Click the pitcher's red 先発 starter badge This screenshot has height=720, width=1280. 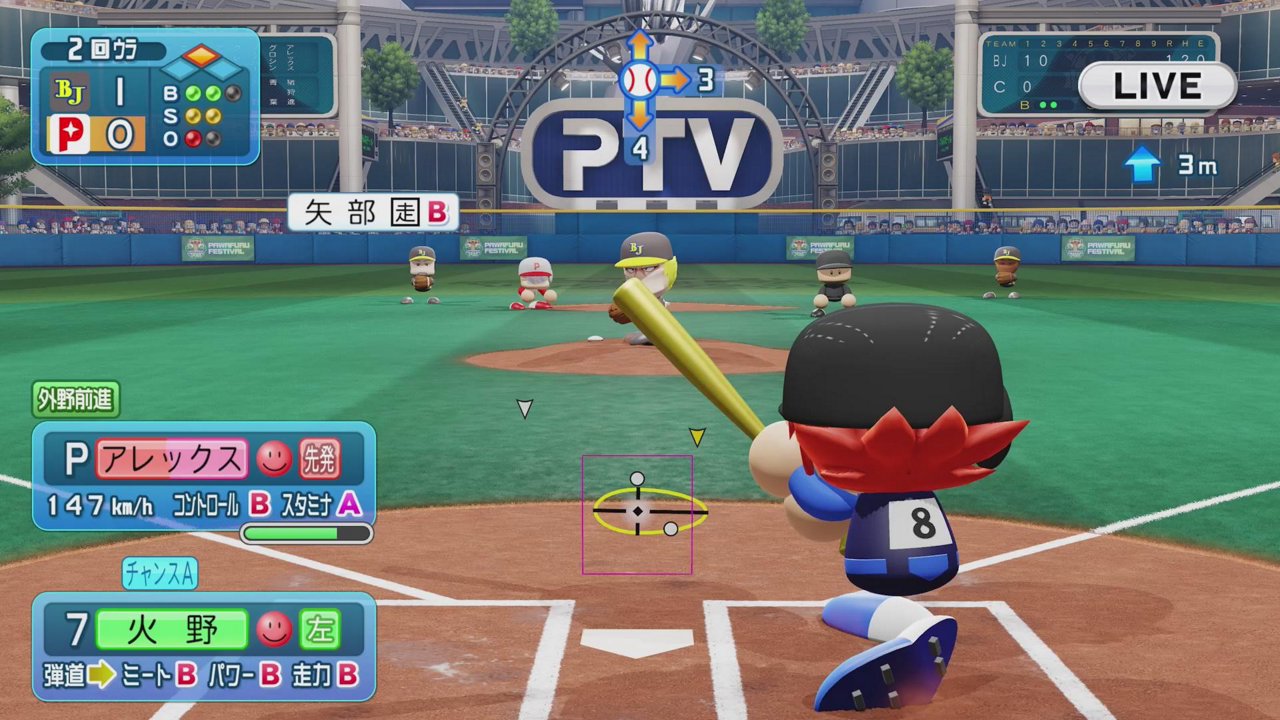pyautogui.click(x=320, y=459)
